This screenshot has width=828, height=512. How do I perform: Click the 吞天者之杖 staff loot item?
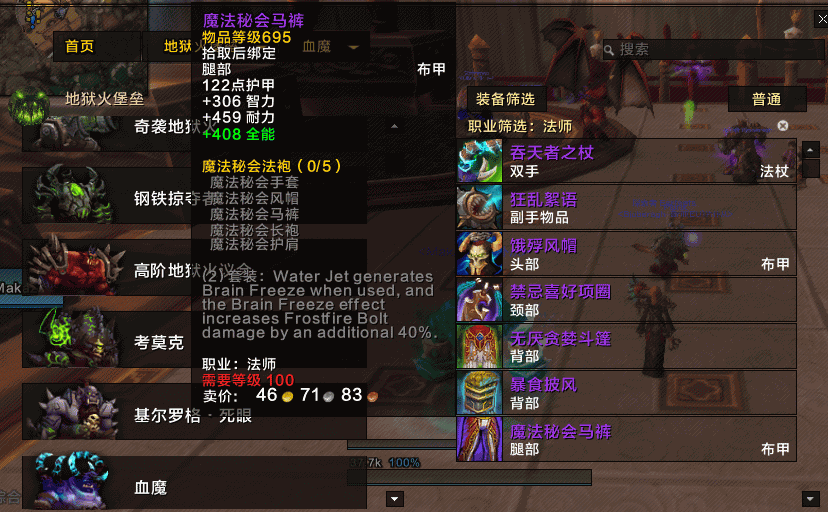click(626, 162)
